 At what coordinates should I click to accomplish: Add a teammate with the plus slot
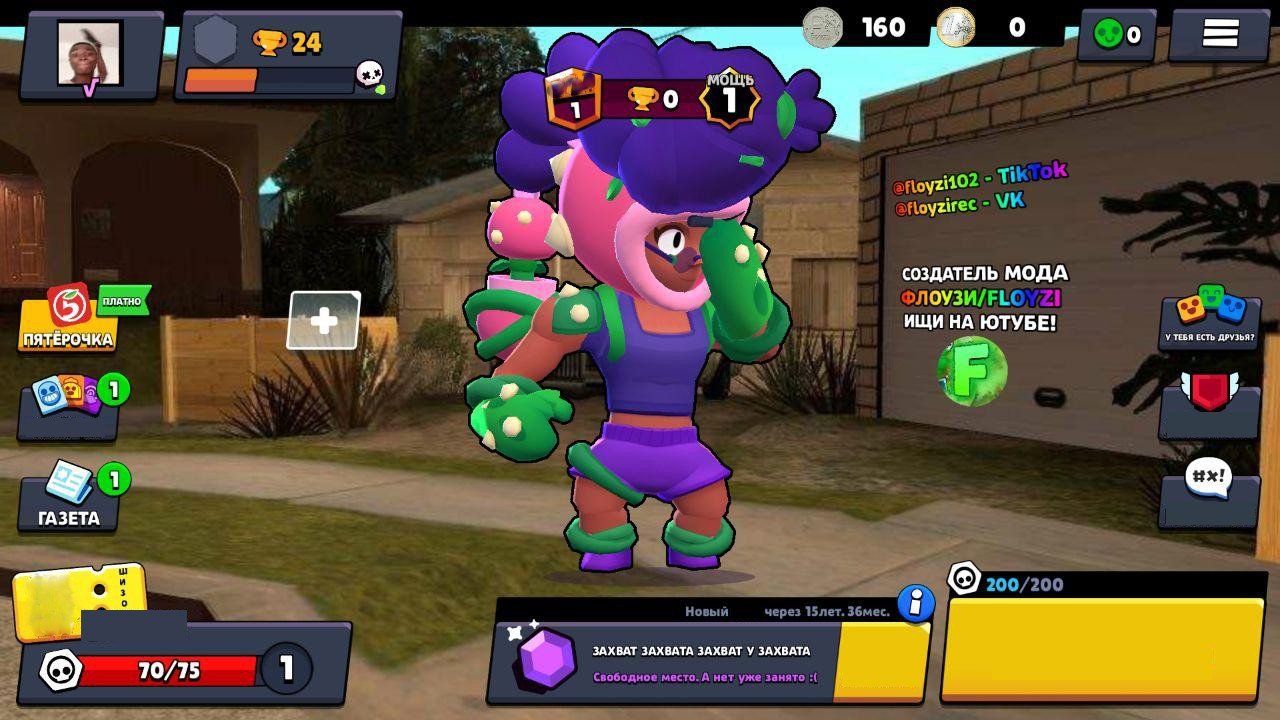pyautogui.click(x=324, y=320)
